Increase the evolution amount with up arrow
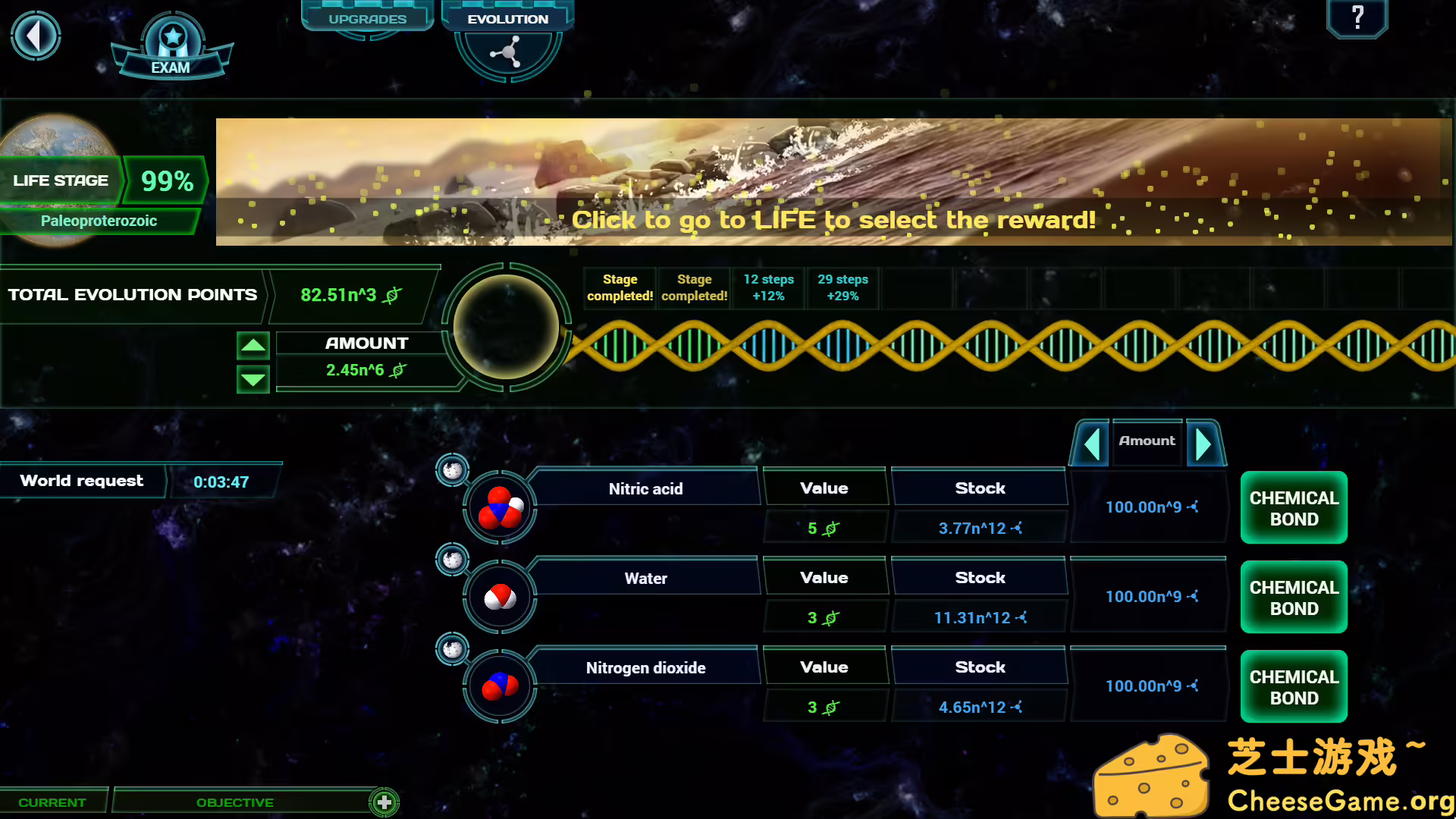 (253, 346)
